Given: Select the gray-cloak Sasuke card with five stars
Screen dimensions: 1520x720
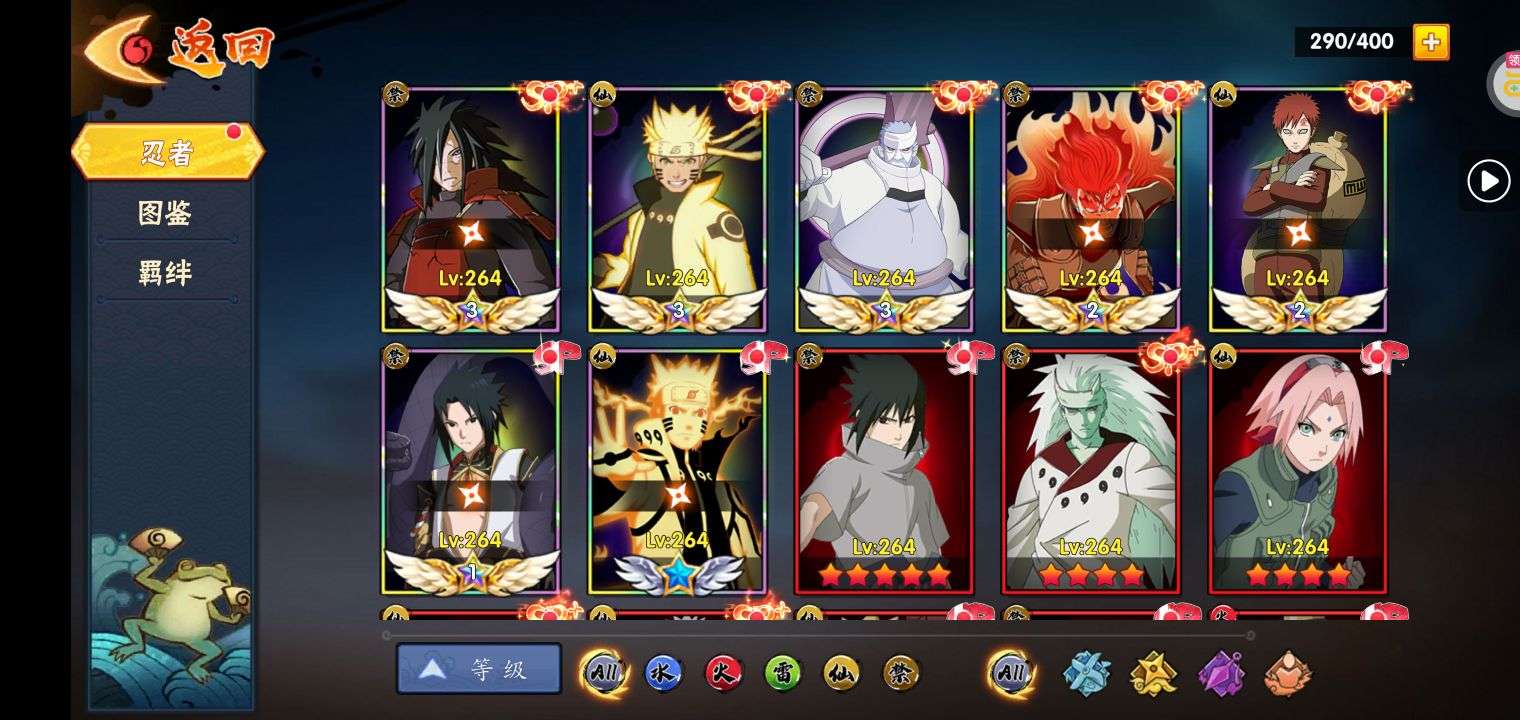Looking at the screenshot, I should (884, 470).
